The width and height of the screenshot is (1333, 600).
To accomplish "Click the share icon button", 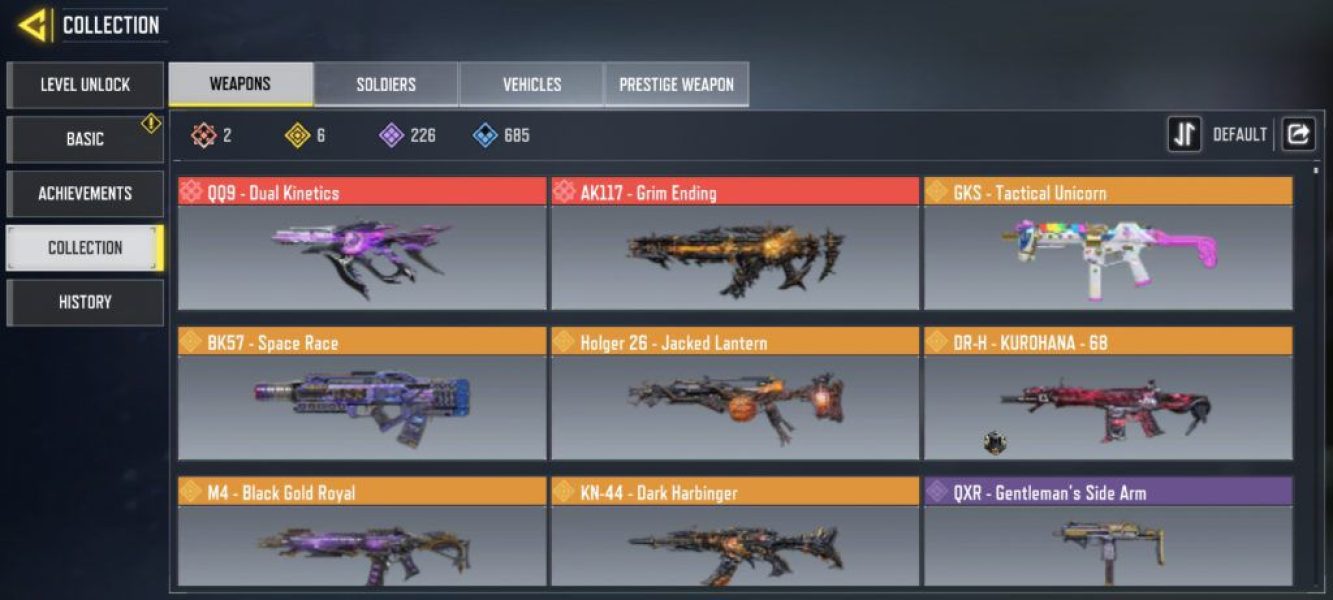I will tap(1298, 134).
